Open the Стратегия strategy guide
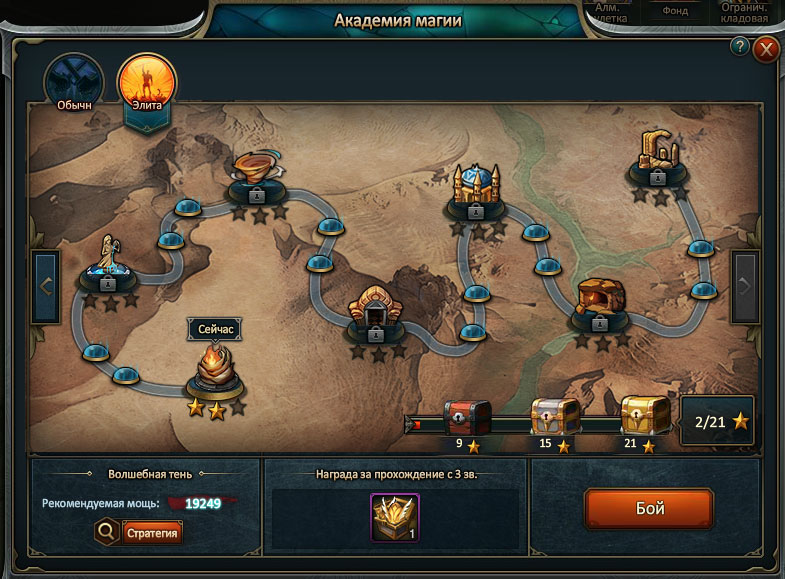785x579 pixels. [152, 532]
